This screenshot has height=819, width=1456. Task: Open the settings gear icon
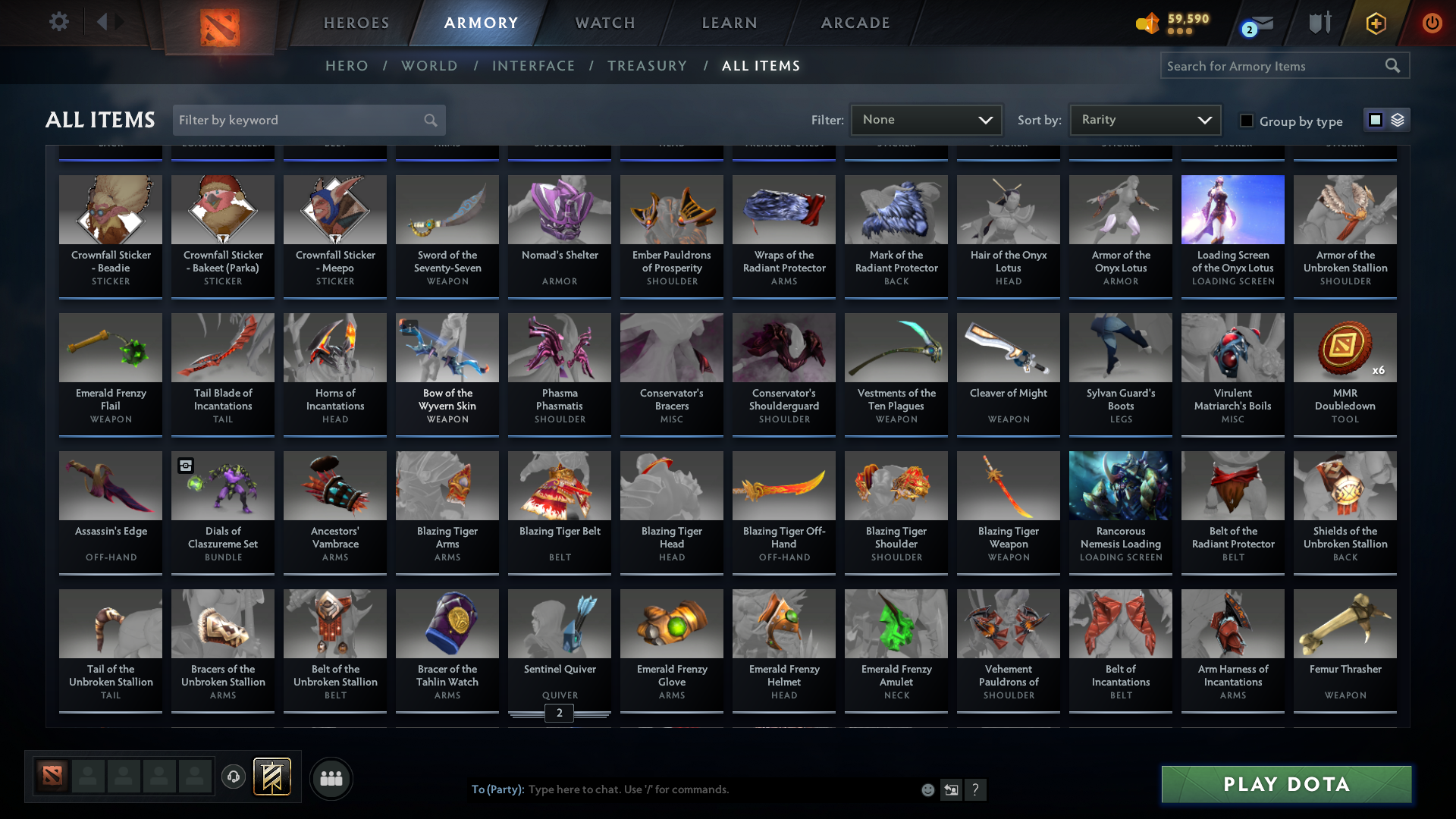[x=59, y=21]
